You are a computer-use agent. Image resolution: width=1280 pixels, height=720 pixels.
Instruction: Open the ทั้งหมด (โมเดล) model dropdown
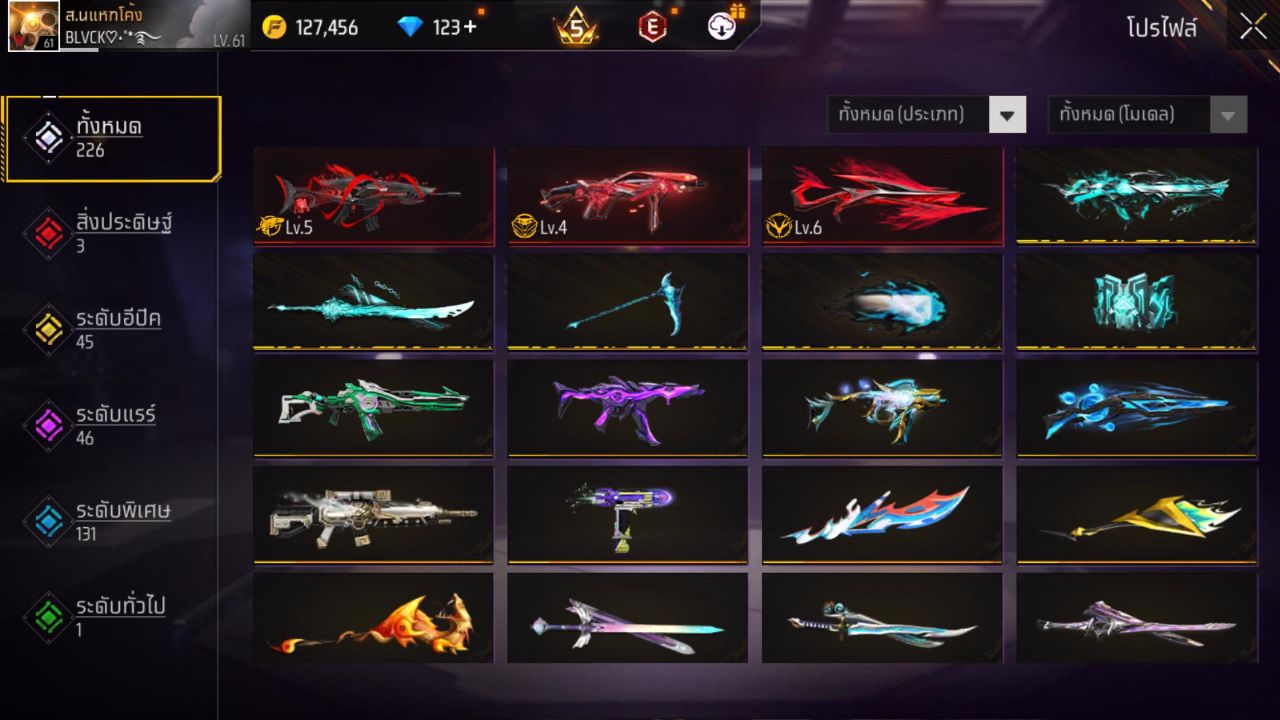pos(1145,114)
